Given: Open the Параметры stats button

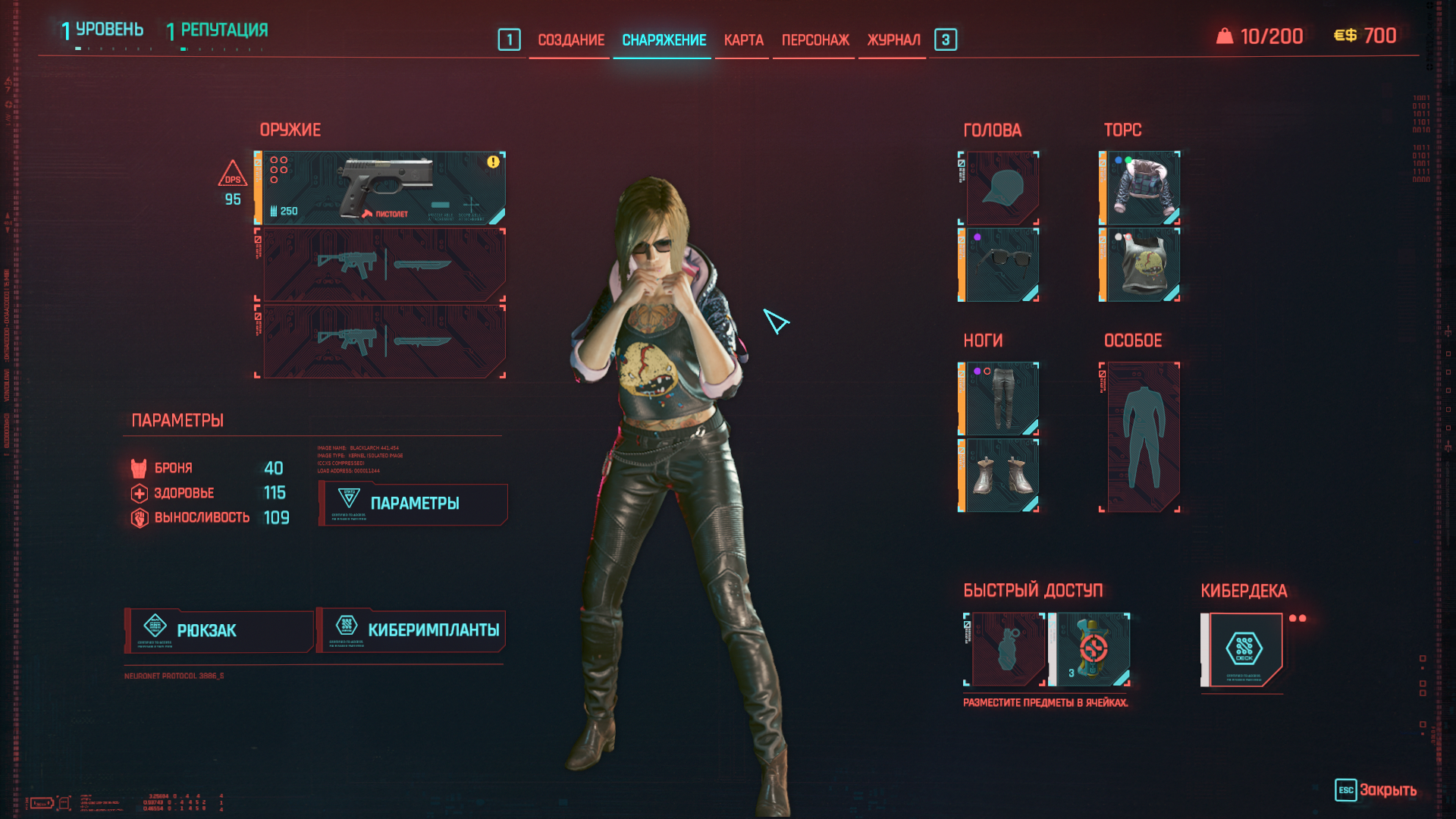Looking at the screenshot, I should (x=413, y=504).
